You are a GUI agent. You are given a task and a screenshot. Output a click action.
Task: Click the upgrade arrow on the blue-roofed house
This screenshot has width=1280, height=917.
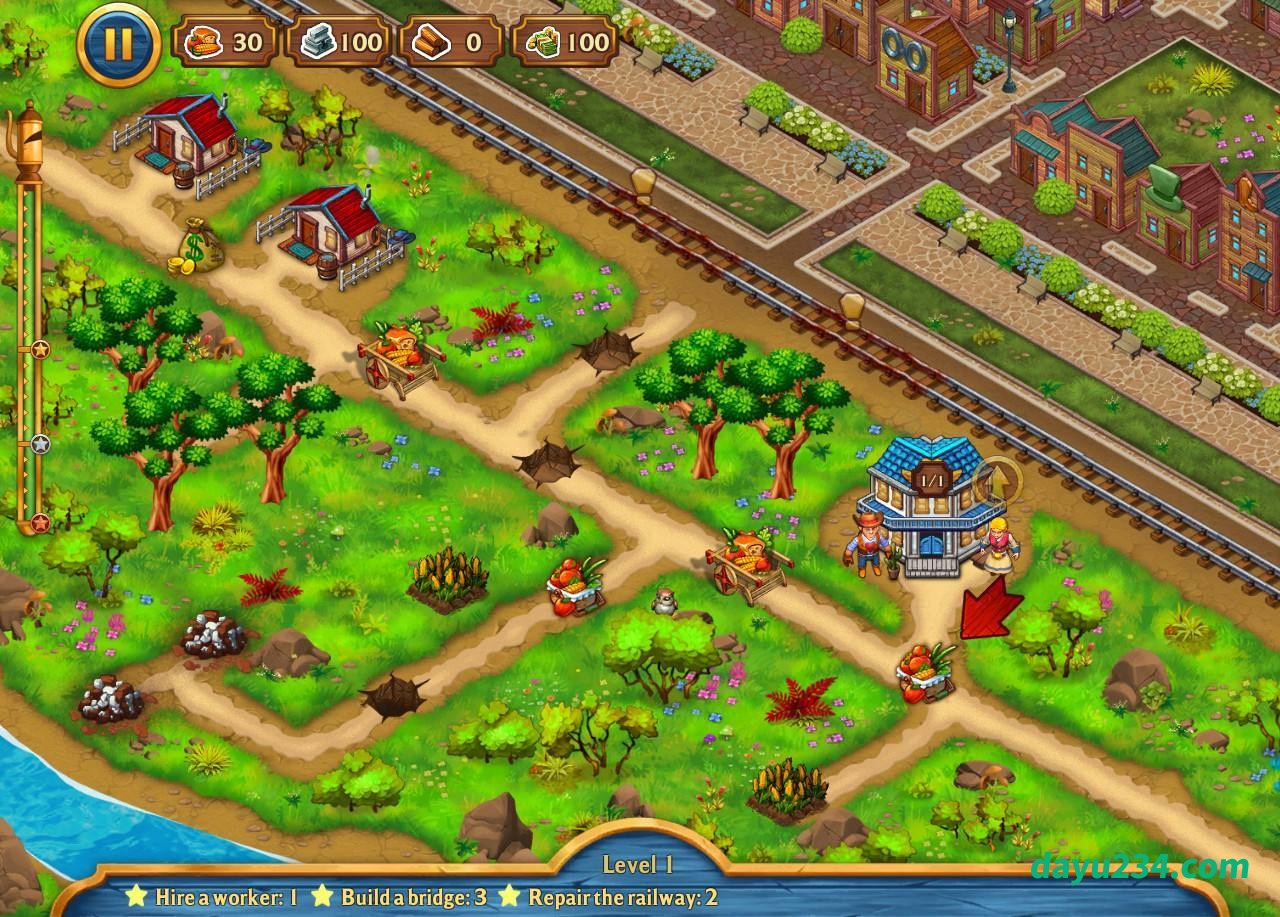998,482
